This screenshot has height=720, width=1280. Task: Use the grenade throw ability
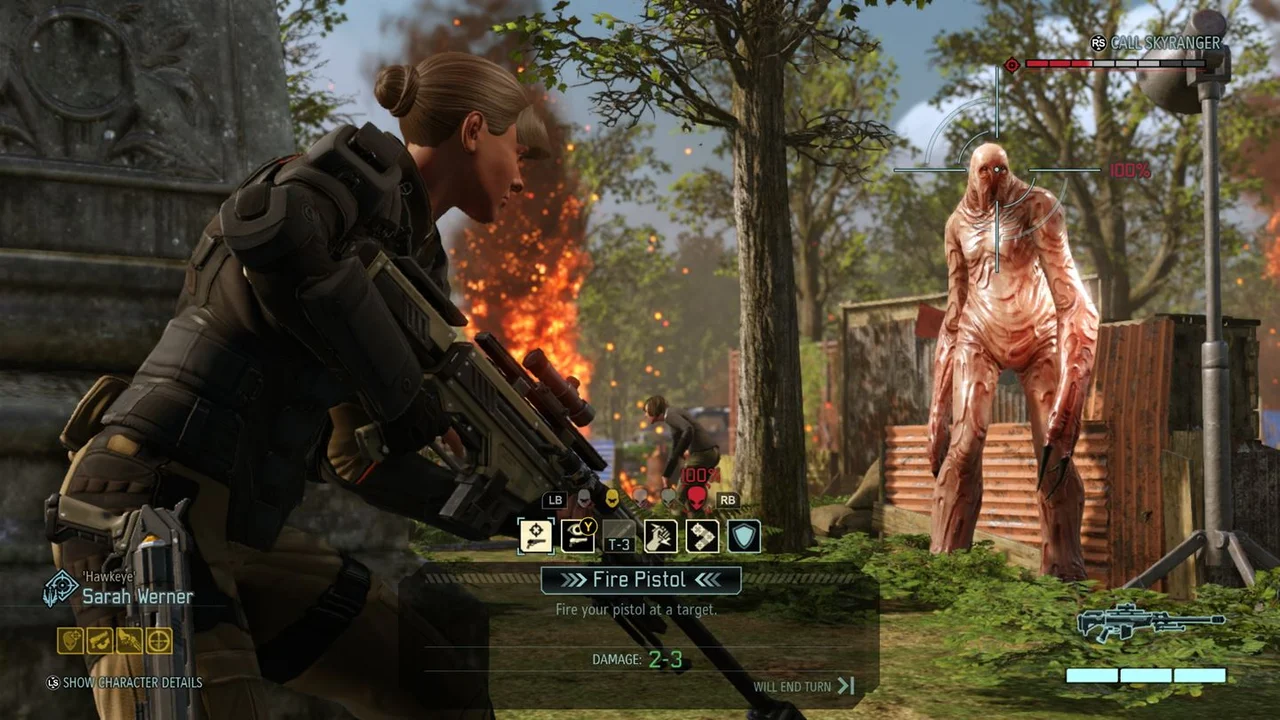tap(661, 537)
